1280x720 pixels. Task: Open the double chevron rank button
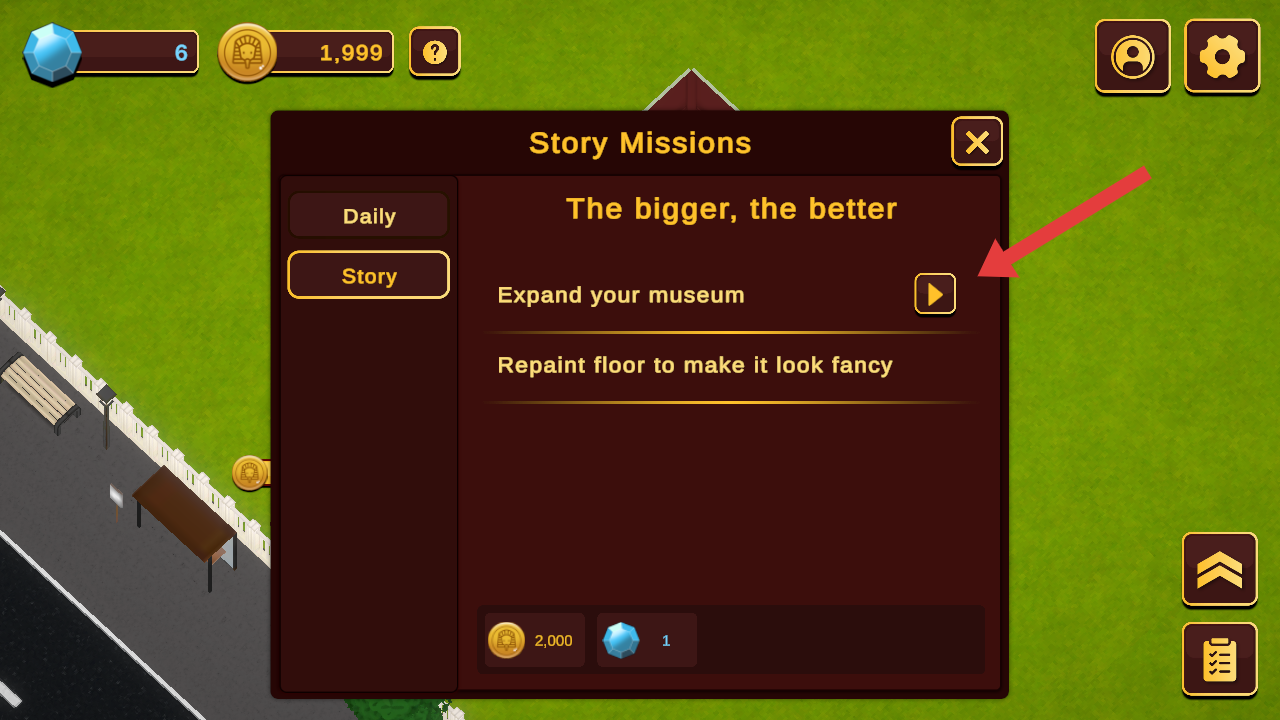(x=1220, y=569)
